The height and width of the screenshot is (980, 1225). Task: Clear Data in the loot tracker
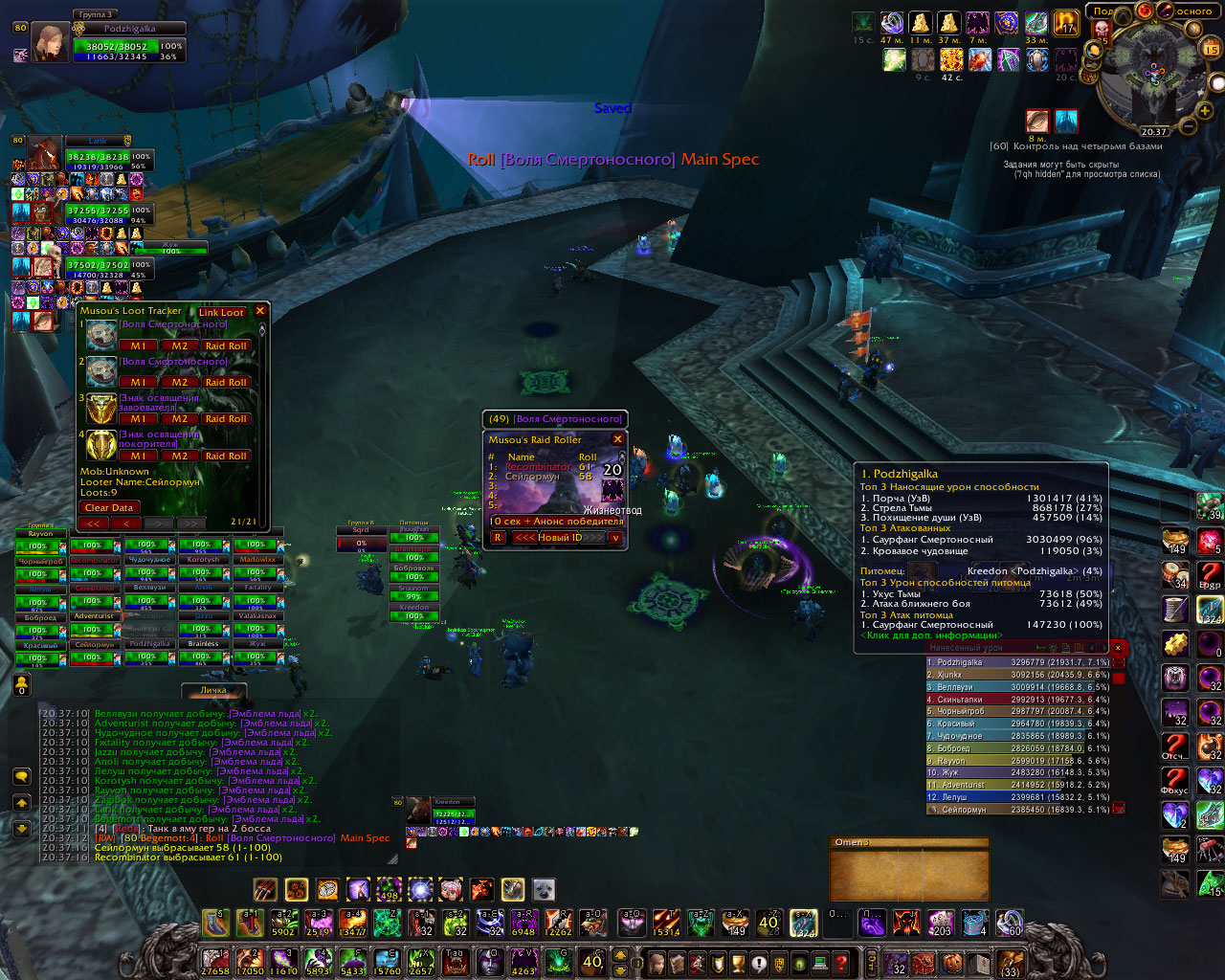point(108,507)
